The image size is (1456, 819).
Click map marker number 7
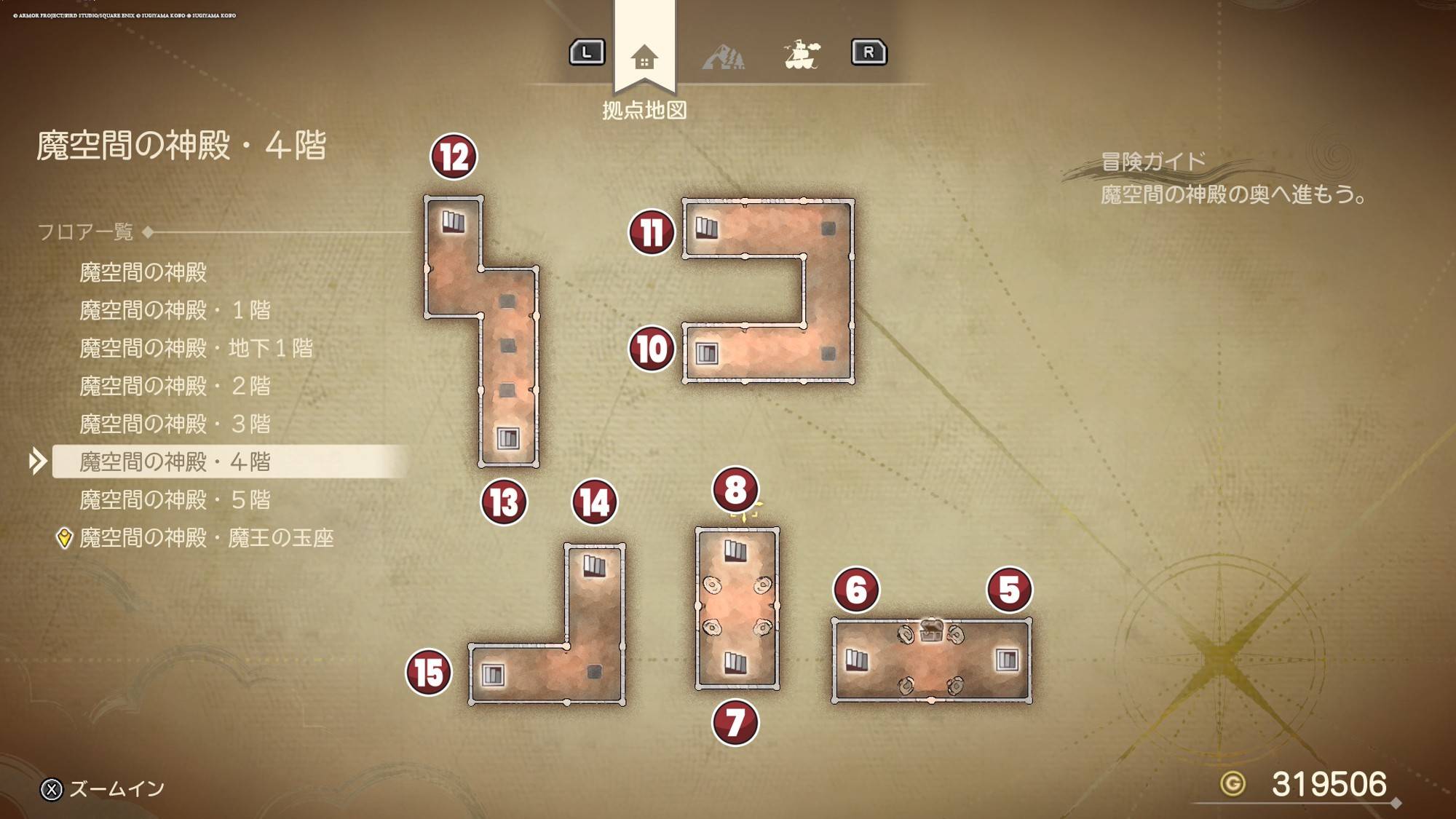pyautogui.click(x=735, y=723)
